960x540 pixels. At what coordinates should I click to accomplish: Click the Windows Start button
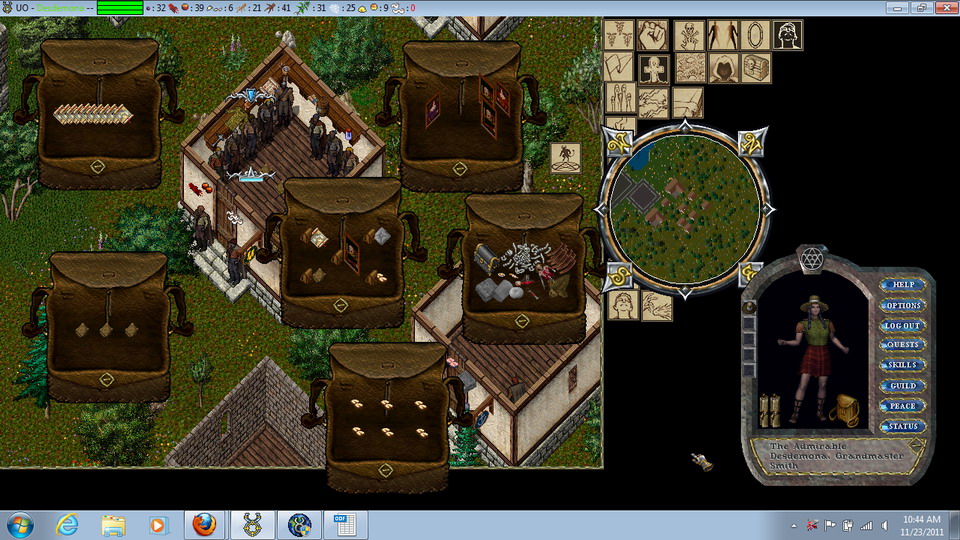pyautogui.click(x=20, y=524)
